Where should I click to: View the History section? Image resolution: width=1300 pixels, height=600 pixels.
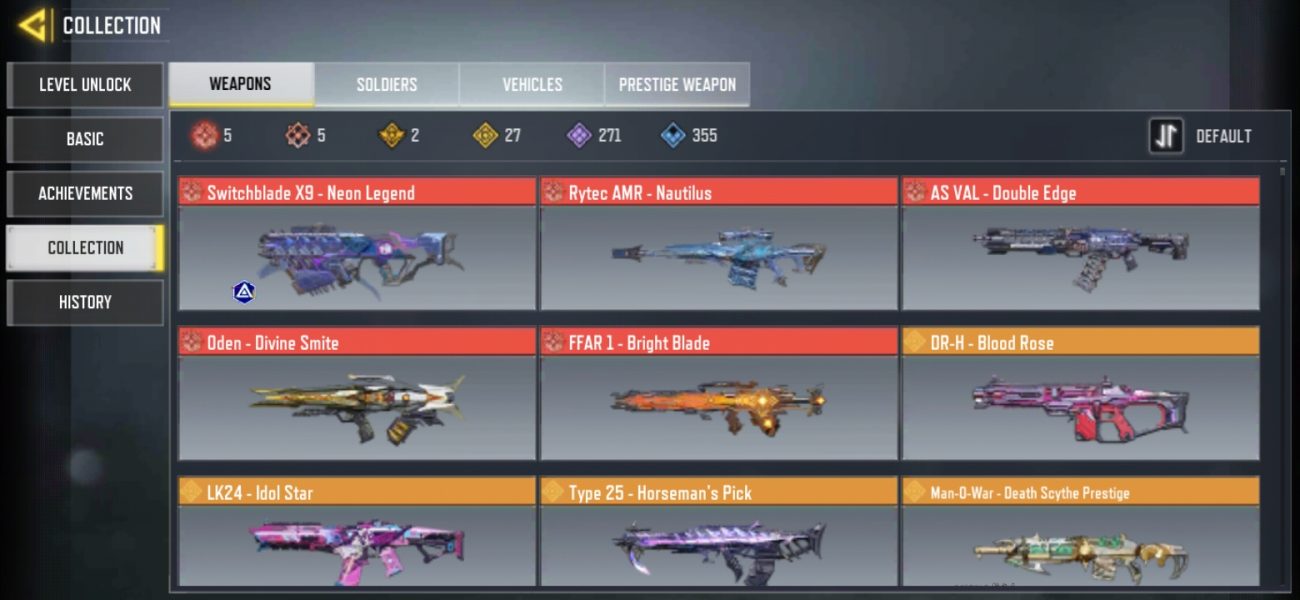click(x=85, y=302)
